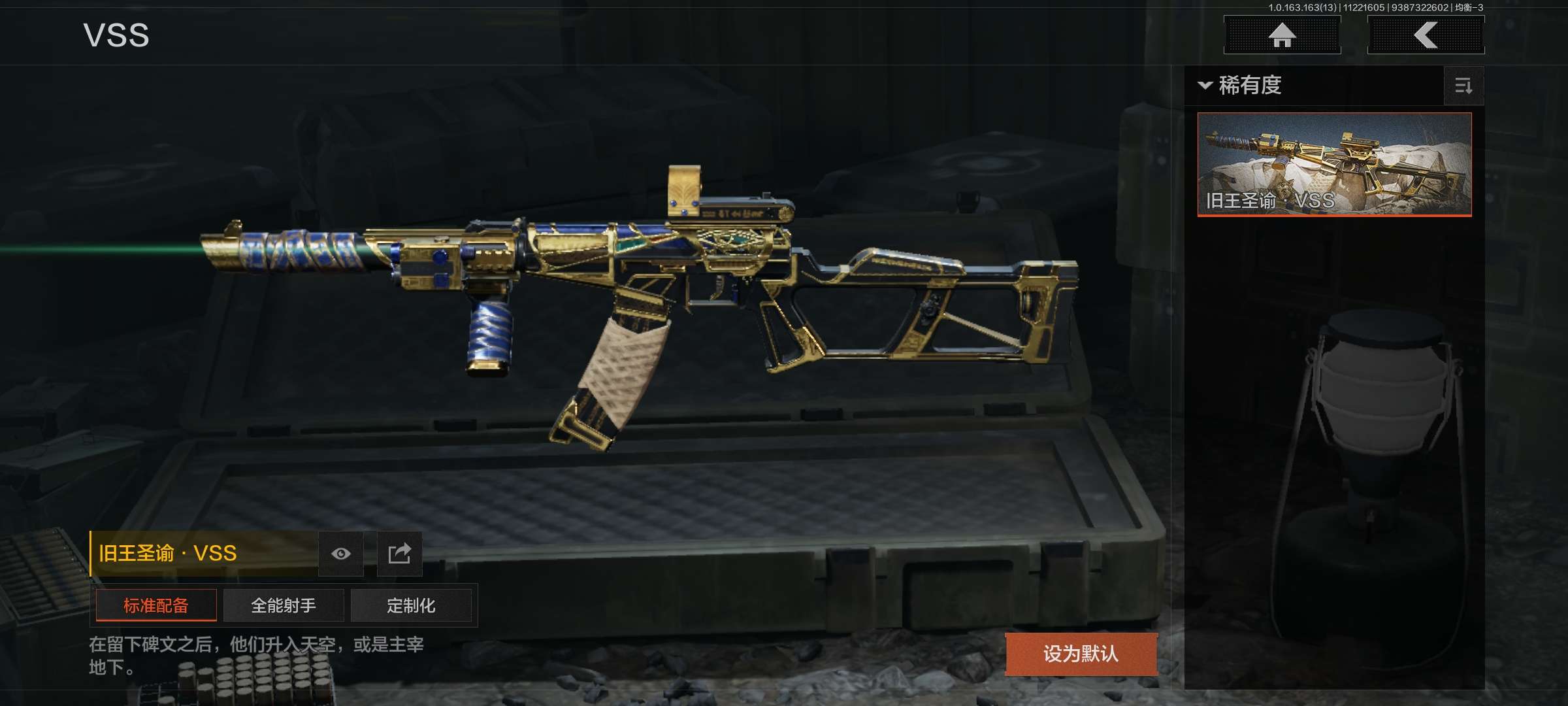1568x706 pixels.
Task: Click the back arrow button
Action: (1426, 35)
